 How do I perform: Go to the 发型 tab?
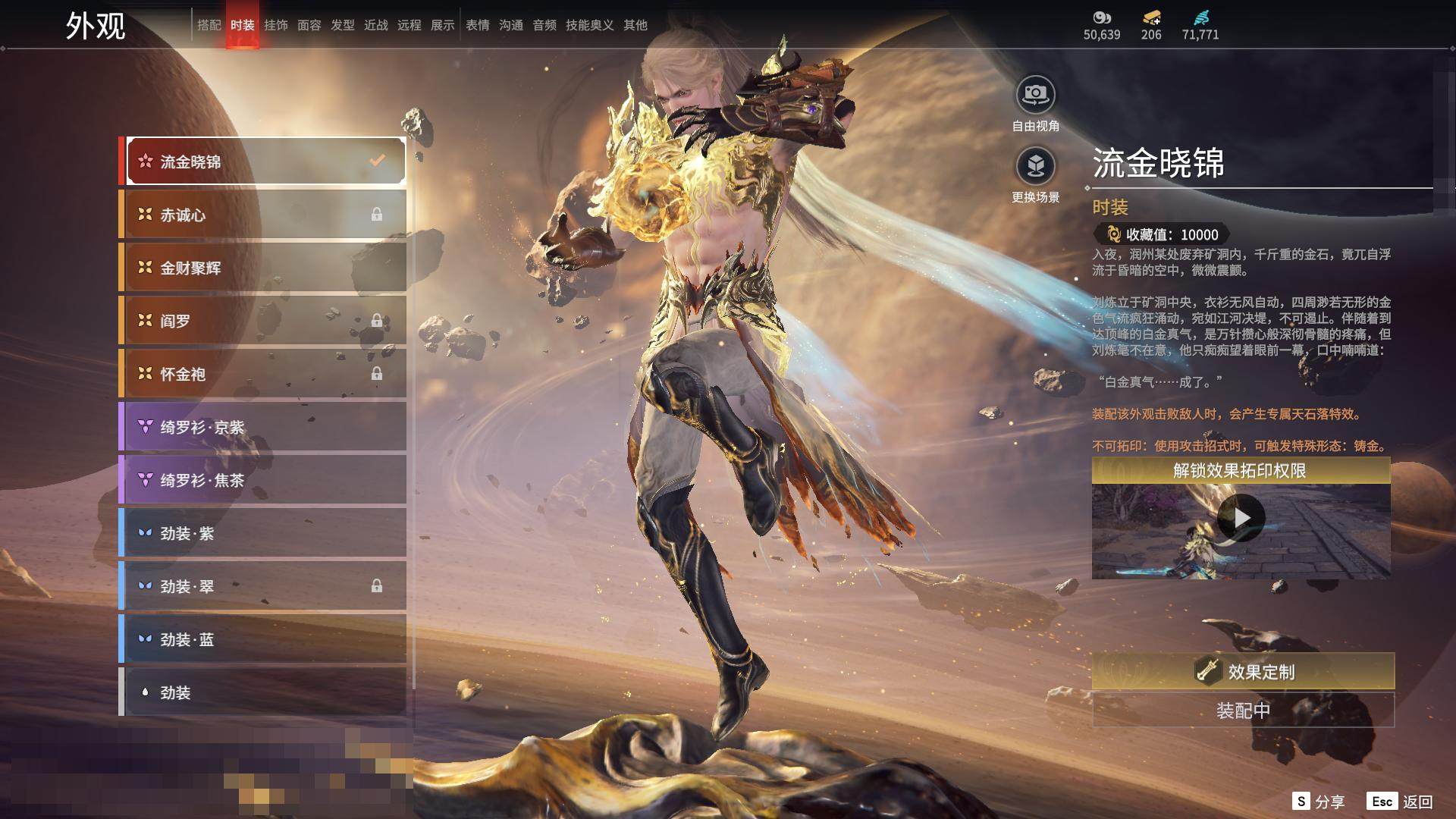[342, 25]
